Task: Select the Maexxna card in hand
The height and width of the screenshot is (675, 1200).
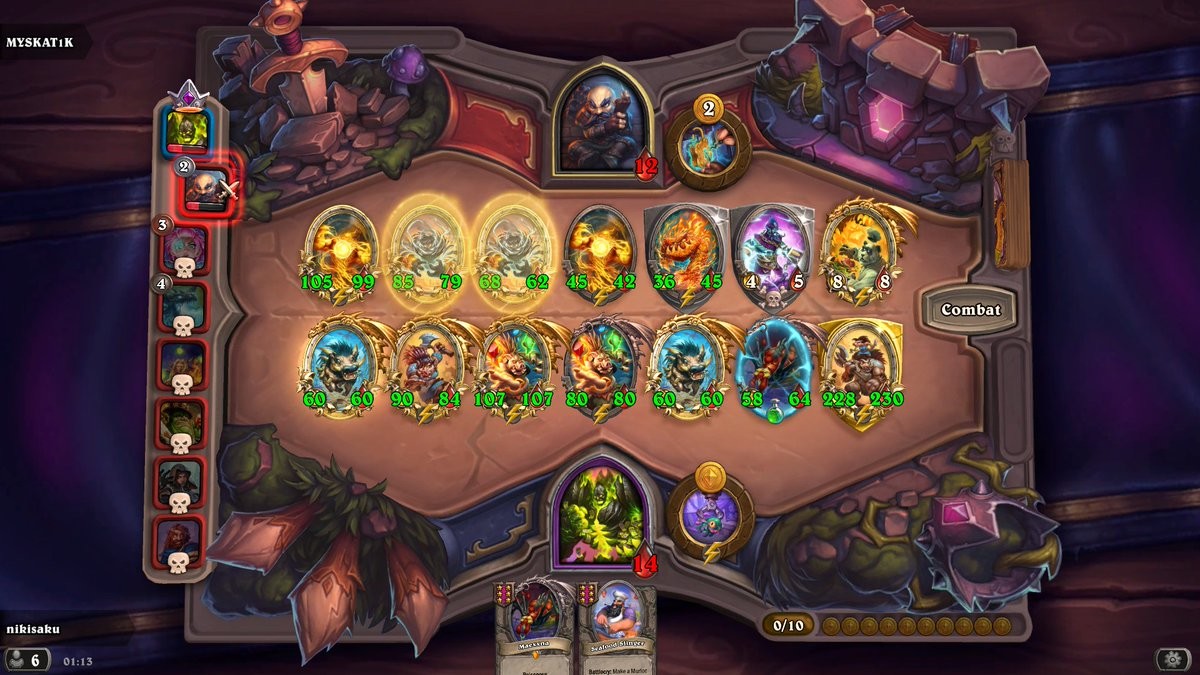Action: click(535, 630)
